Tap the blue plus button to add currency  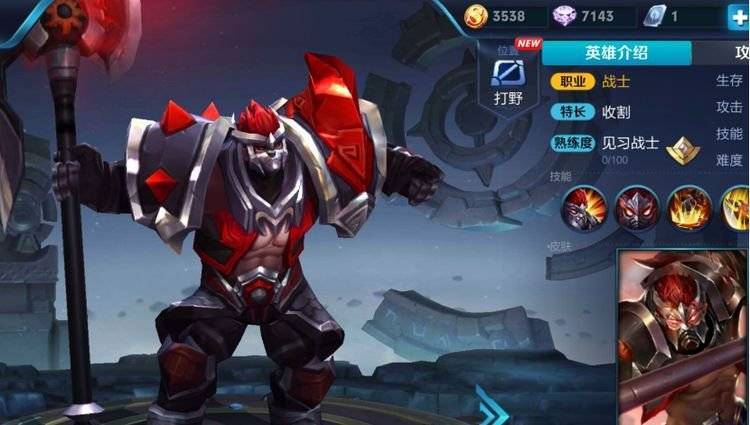click(738, 15)
